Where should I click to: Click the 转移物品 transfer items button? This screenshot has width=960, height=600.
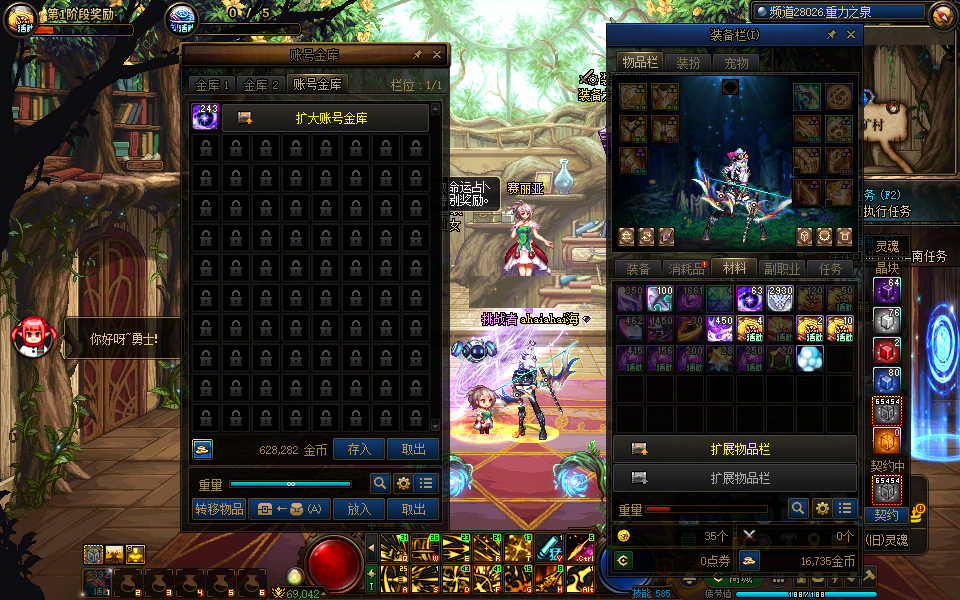click(x=219, y=509)
